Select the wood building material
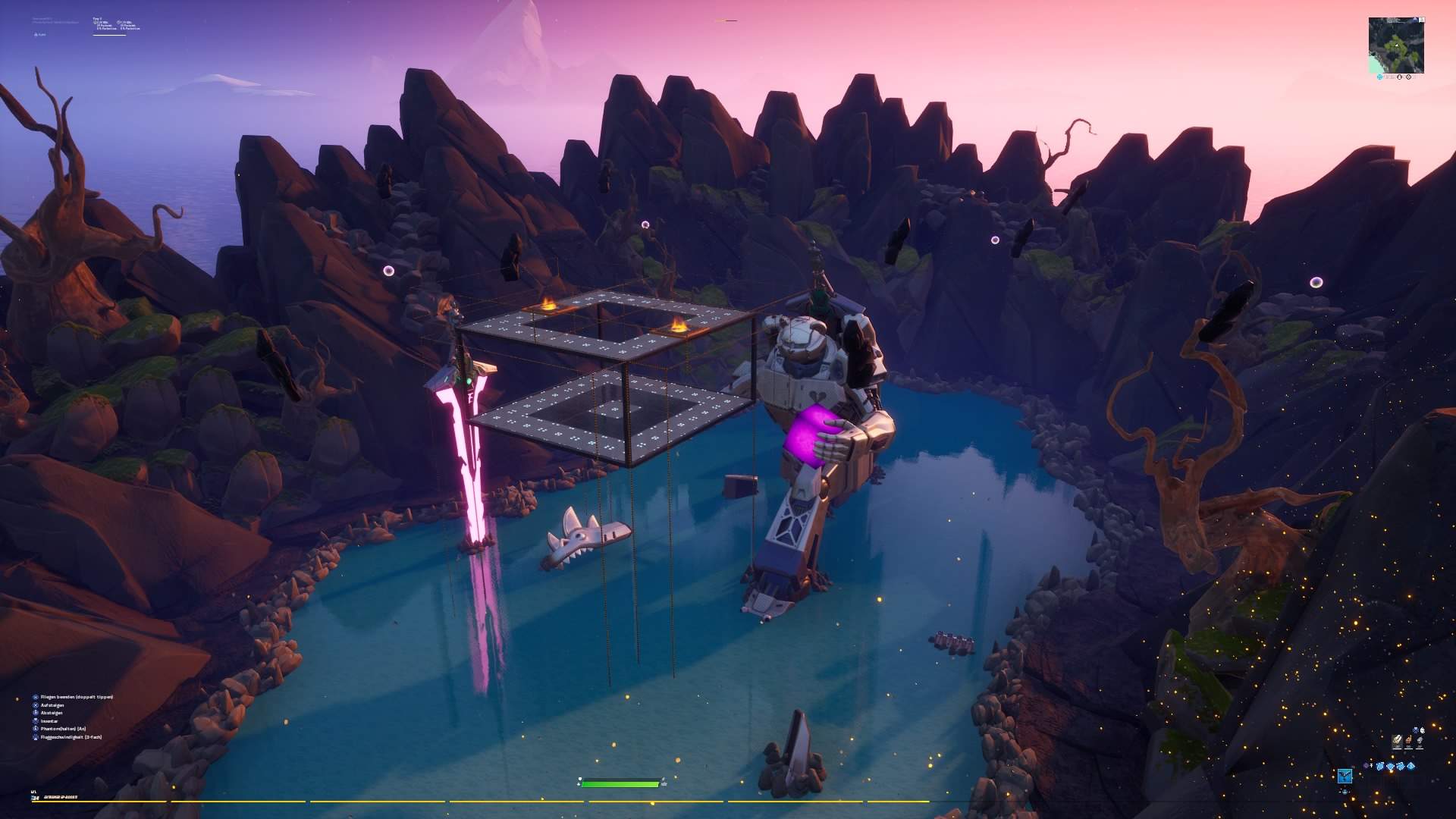This screenshot has width=1456, height=819. coord(1397,741)
